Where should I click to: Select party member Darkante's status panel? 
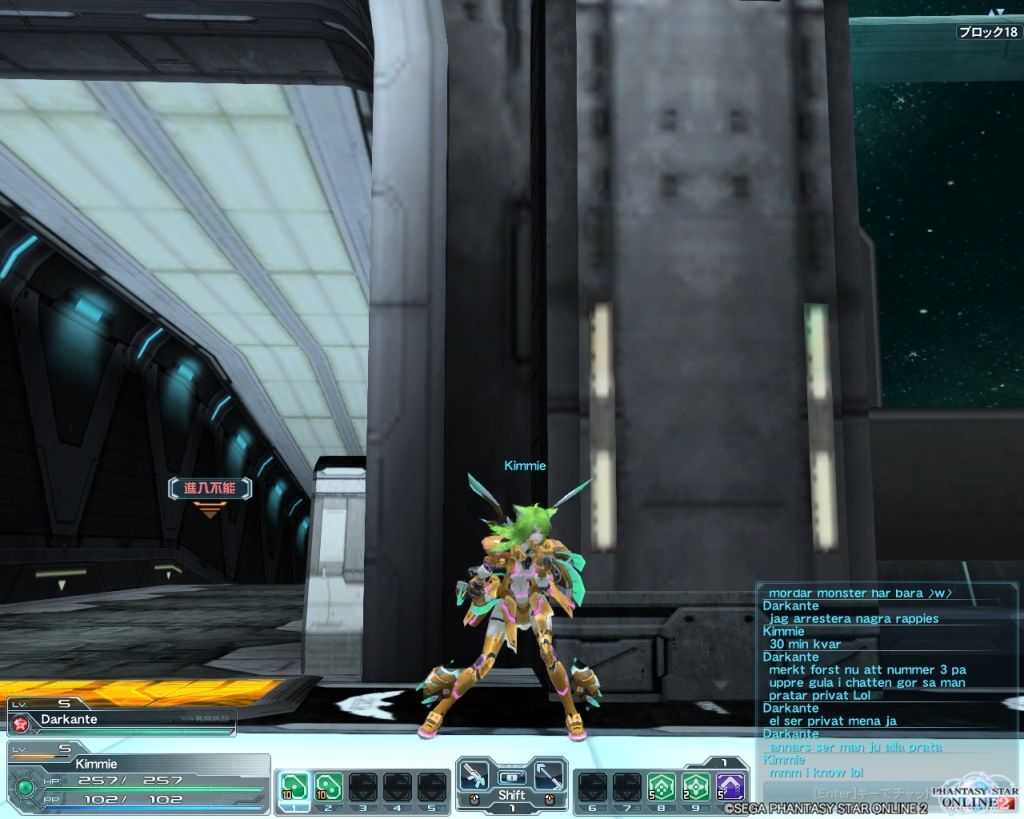click(120, 719)
